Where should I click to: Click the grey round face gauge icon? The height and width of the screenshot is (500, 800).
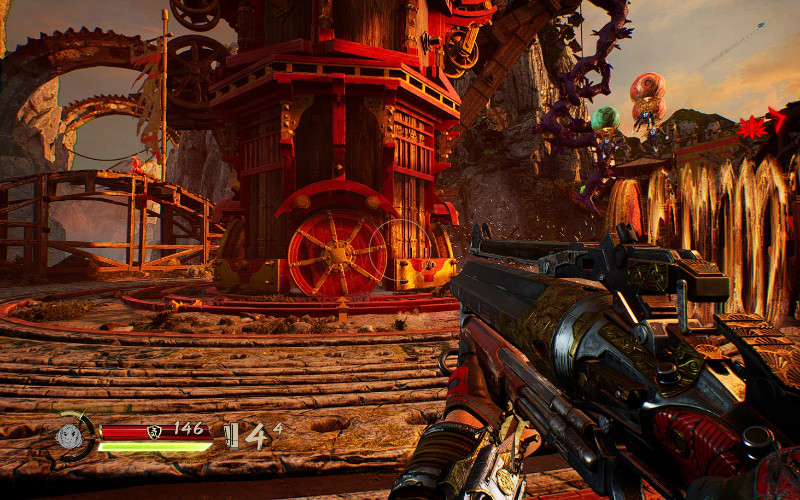(69, 435)
